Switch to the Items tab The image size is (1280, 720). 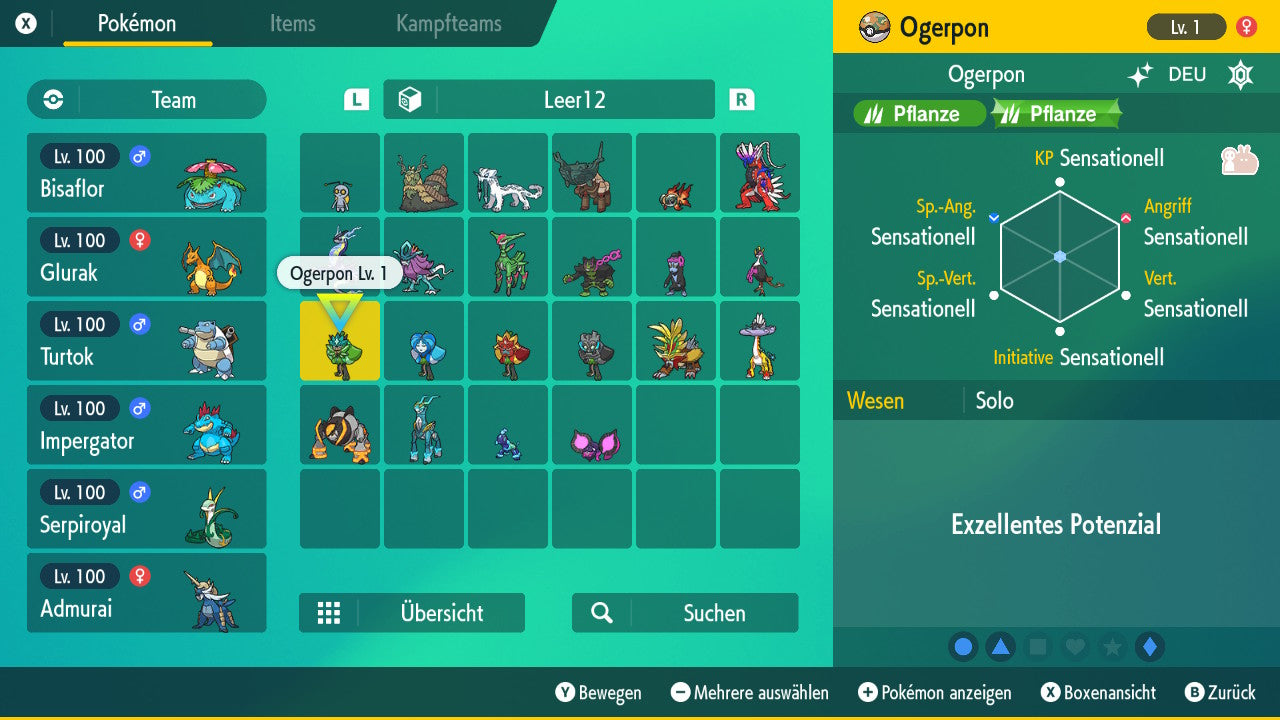point(292,24)
